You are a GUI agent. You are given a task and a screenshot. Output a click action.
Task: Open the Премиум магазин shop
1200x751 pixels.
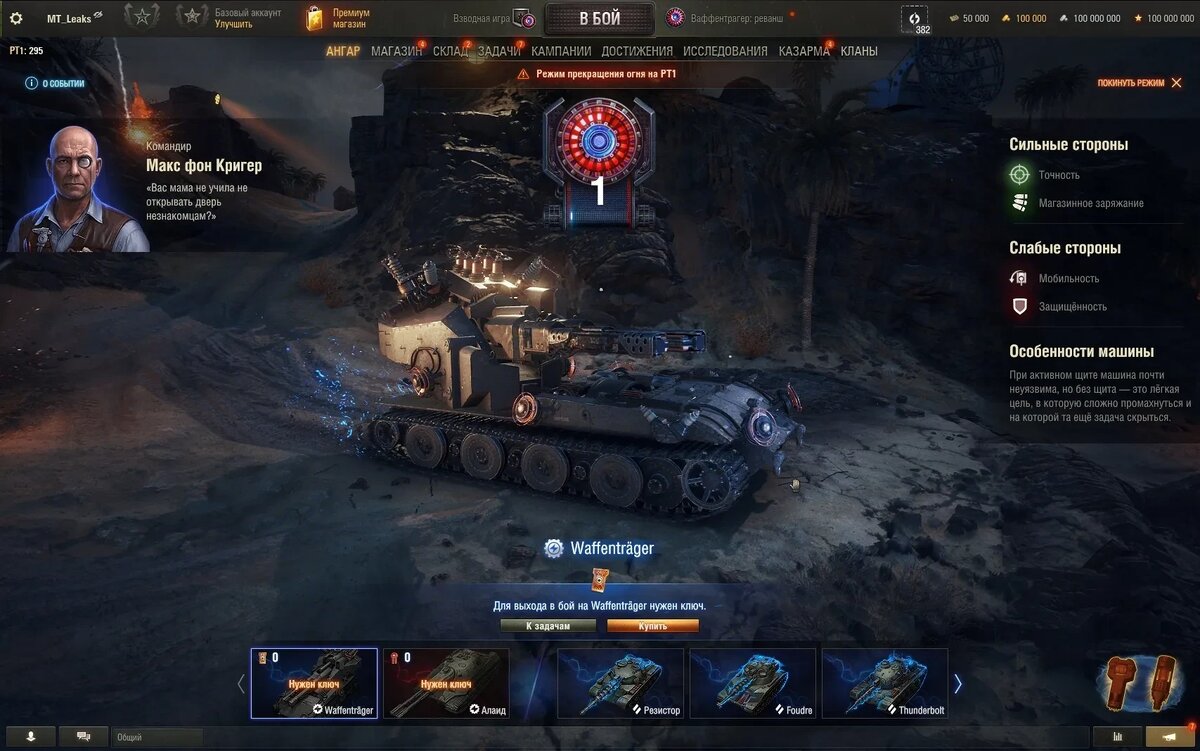[x=340, y=18]
